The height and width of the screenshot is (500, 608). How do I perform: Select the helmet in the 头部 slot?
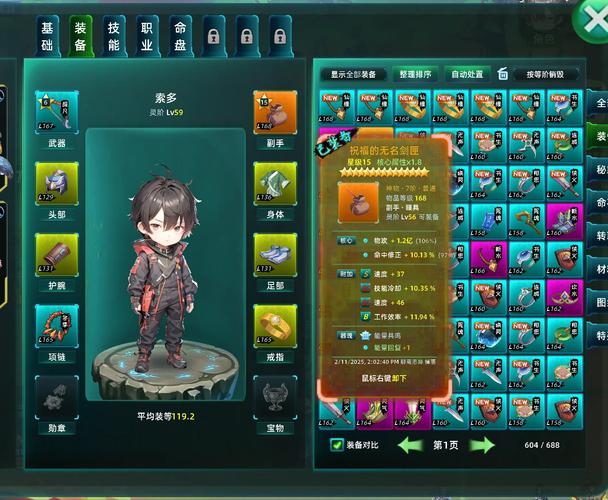tap(57, 182)
